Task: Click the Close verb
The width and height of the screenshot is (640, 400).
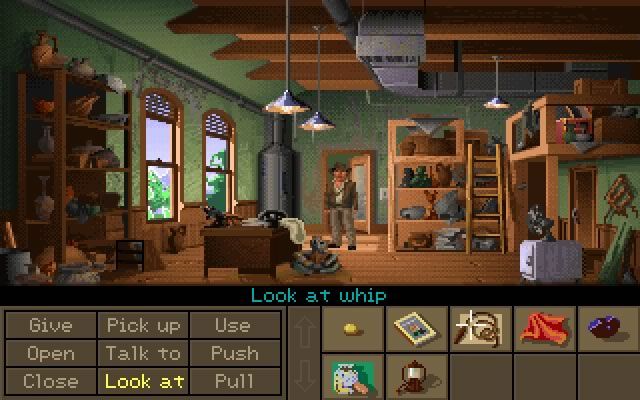Action: coord(51,380)
